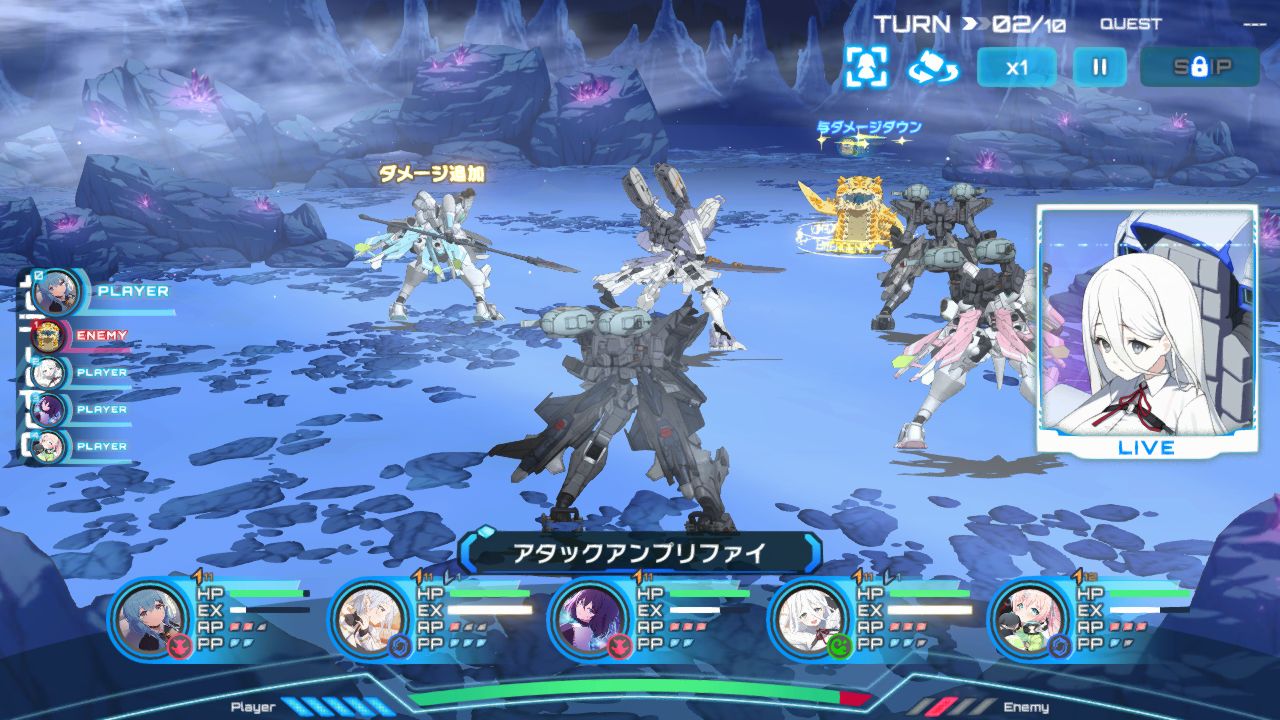Toggle the x1 battle speed button
Image resolution: width=1280 pixels, height=720 pixels.
[1016, 68]
